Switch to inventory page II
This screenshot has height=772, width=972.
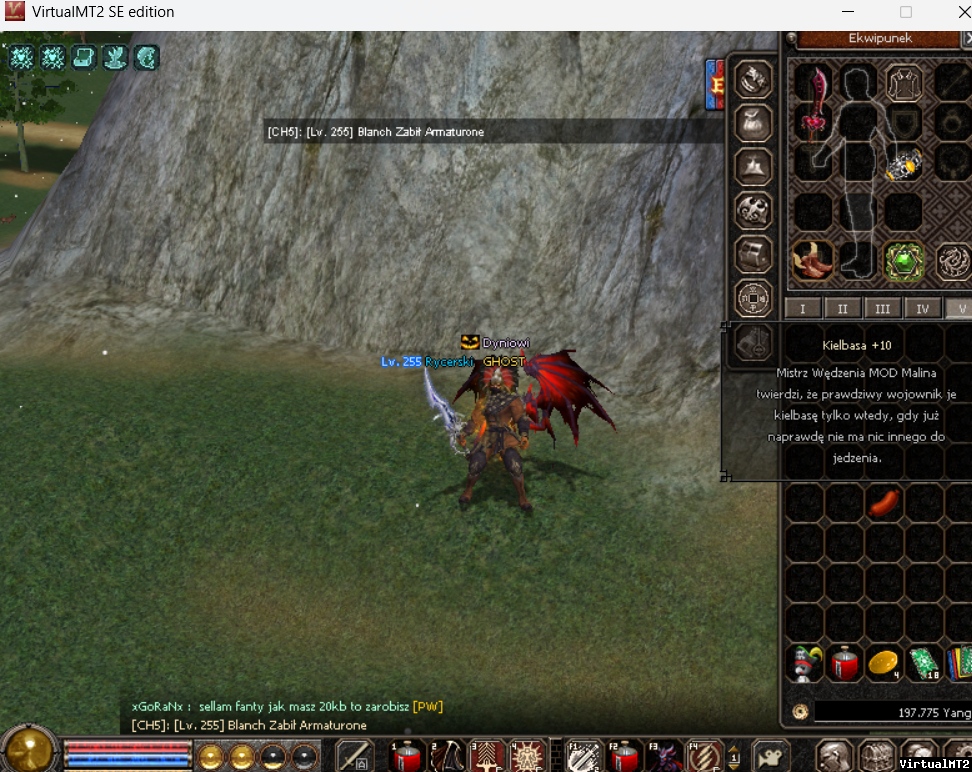click(x=843, y=309)
